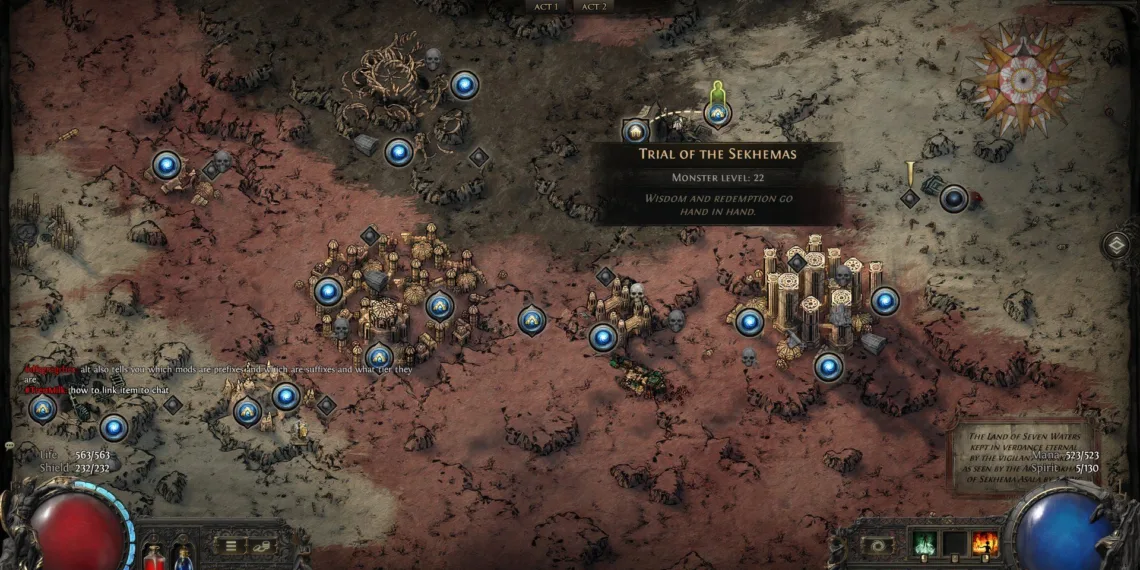Select the Trial of the Sekhemas waypoint

tap(636, 131)
